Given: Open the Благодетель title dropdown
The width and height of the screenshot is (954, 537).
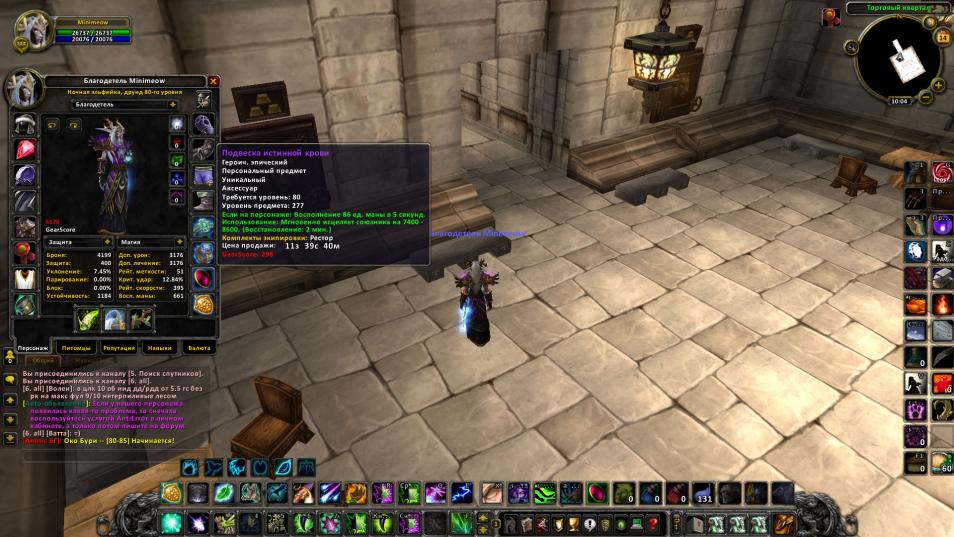Looking at the screenshot, I should point(171,103).
